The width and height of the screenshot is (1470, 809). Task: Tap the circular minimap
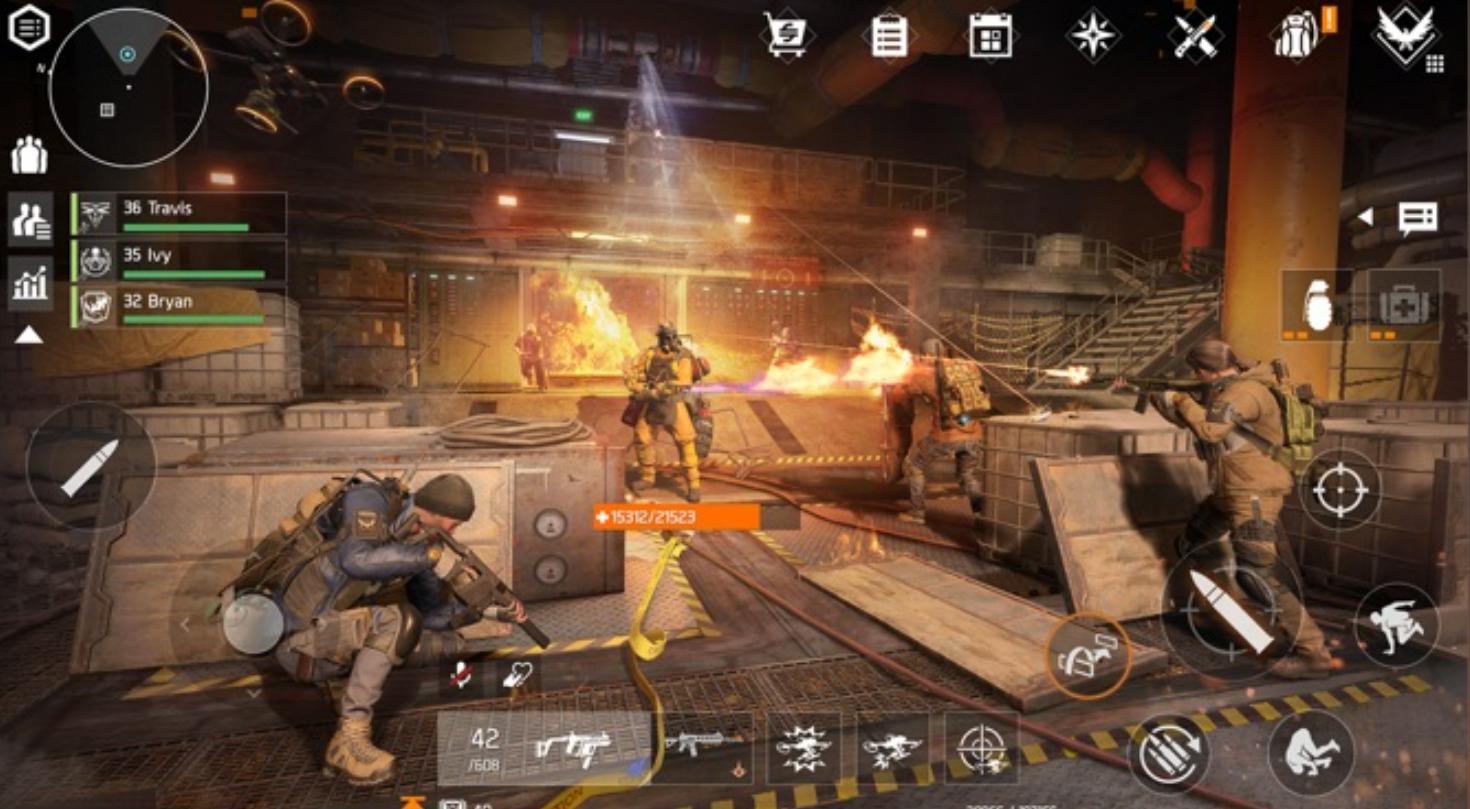pyautogui.click(x=129, y=88)
